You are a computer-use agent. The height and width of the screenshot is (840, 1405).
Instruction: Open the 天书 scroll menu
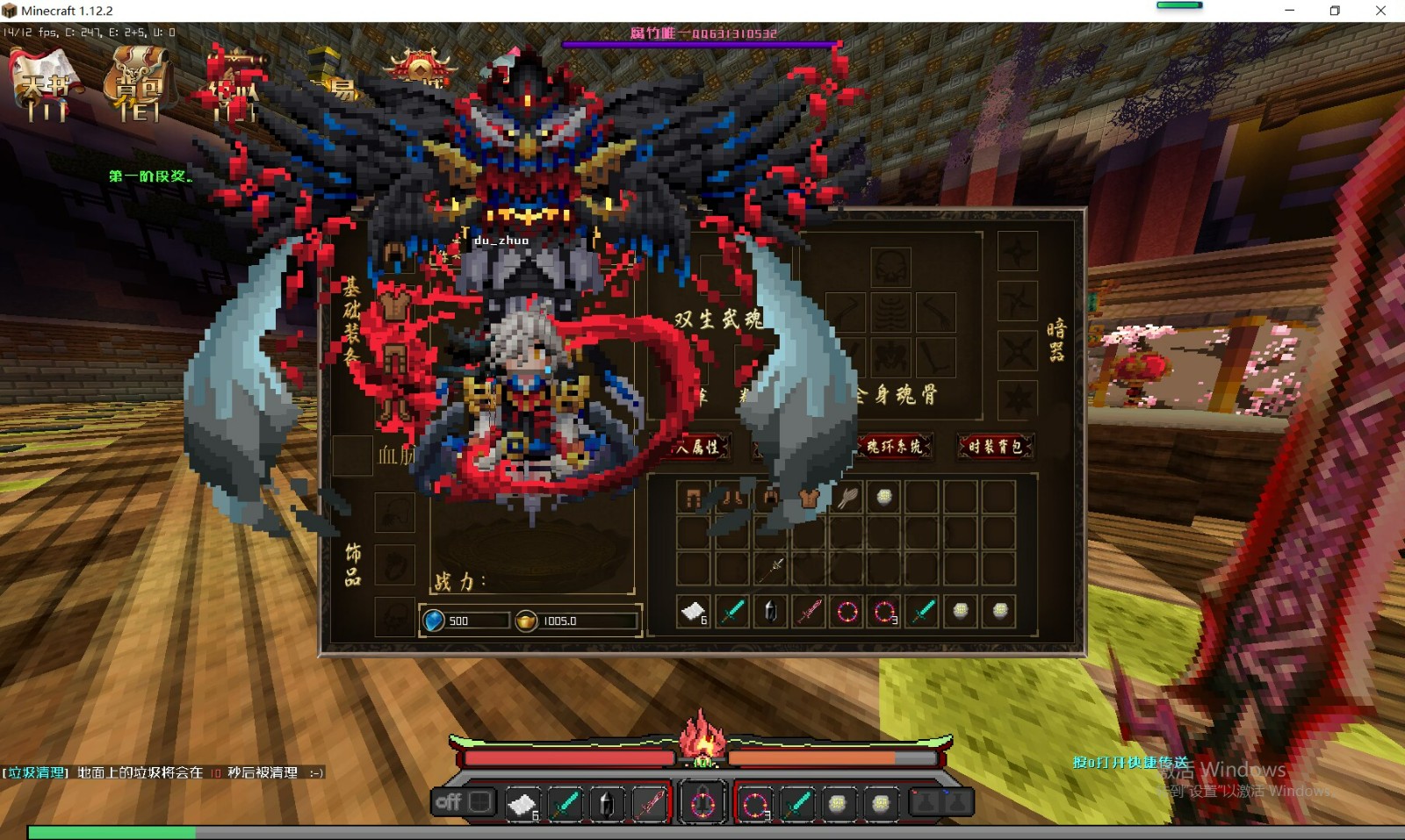click(x=45, y=86)
